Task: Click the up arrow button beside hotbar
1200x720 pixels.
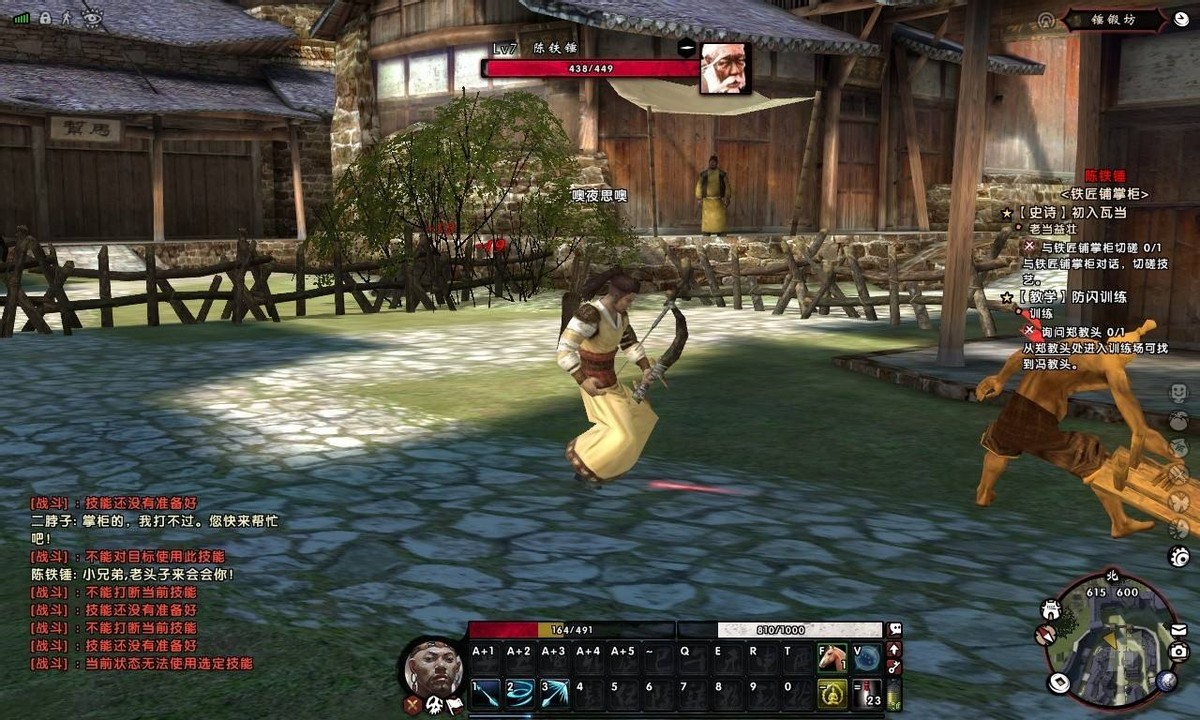Action: click(895, 649)
